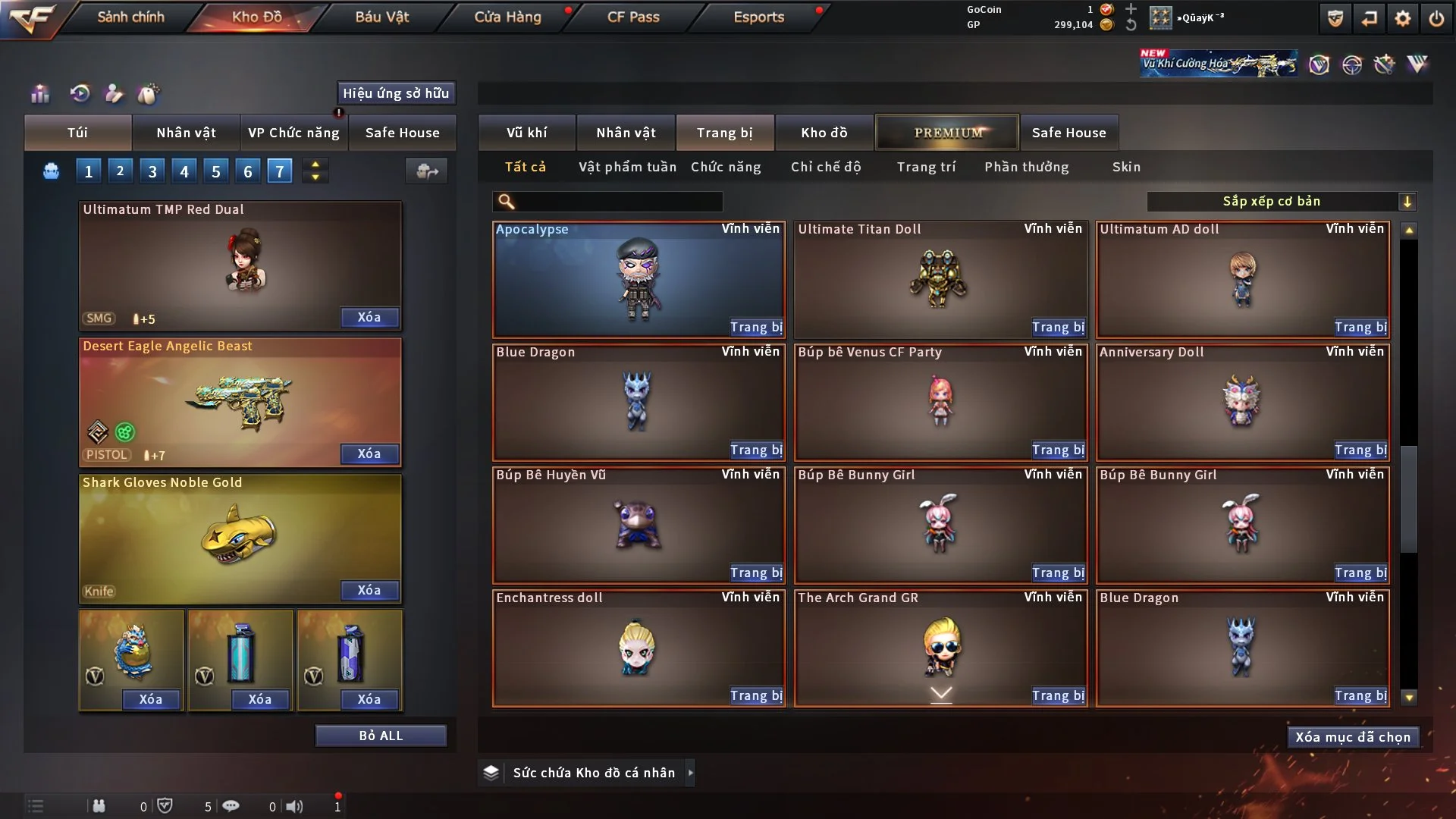Viewport: 1456px width, 819px height.
Task: Equip the Ultimate Titan Doll
Action: point(1057,328)
